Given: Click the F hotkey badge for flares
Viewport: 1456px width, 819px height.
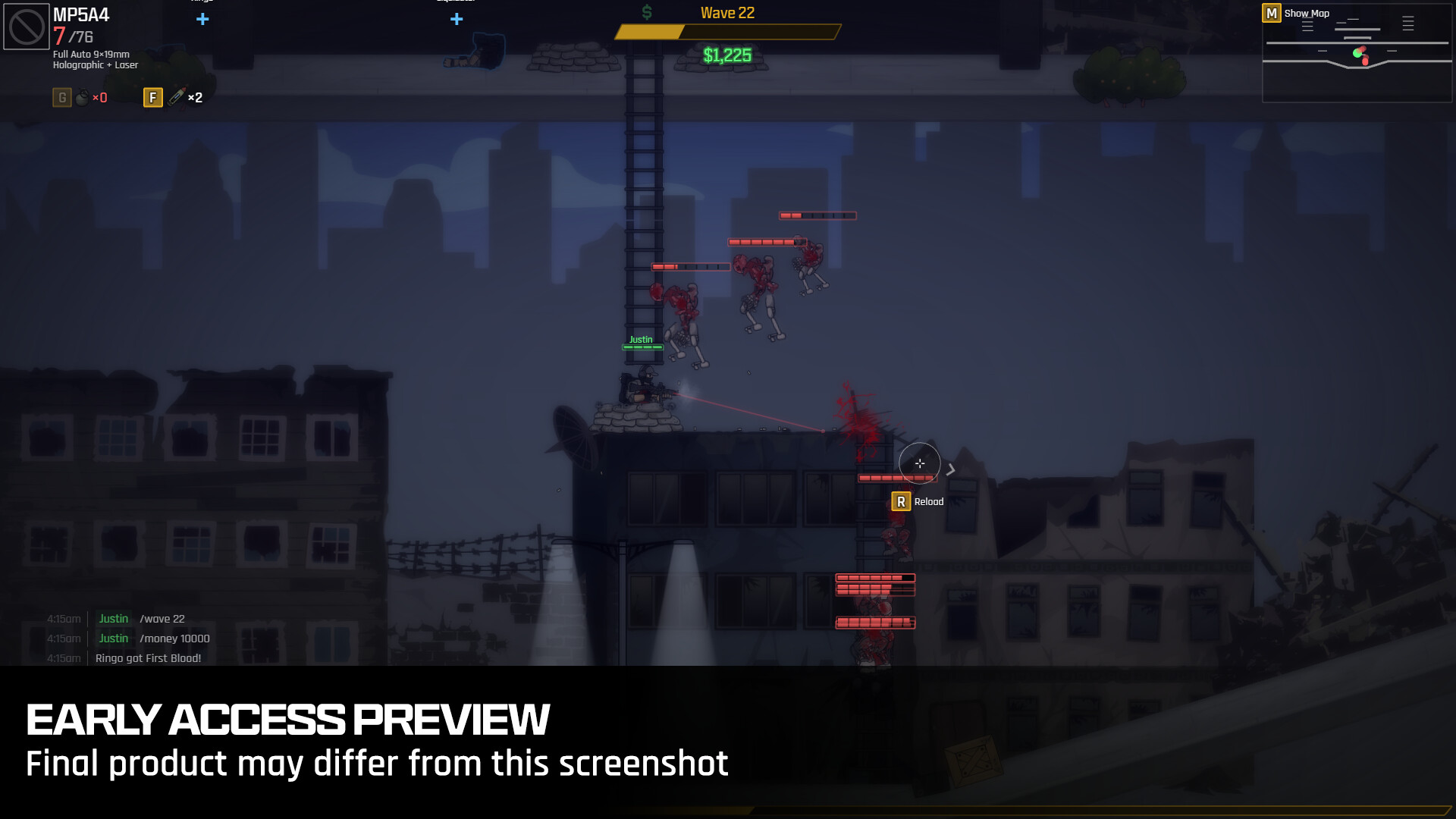Looking at the screenshot, I should [152, 97].
